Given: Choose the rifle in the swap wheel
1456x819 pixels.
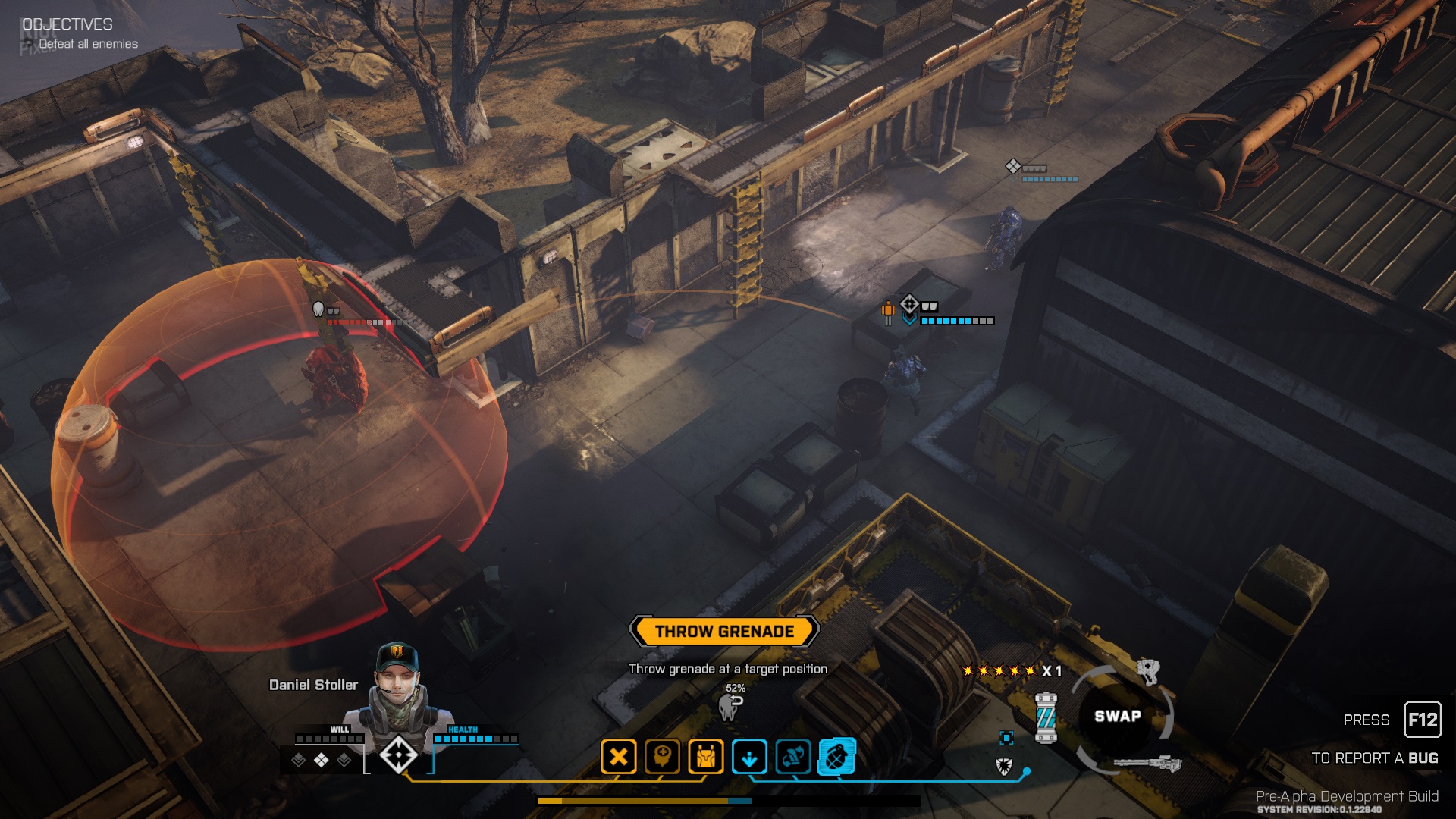Looking at the screenshot, I should pos(1147,764).
